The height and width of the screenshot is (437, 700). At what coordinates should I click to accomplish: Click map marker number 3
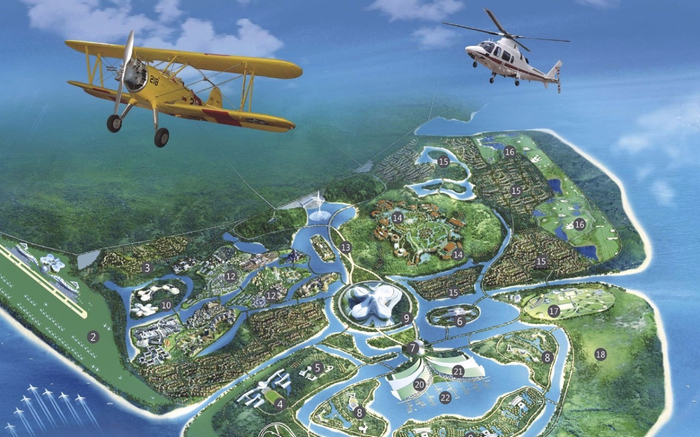point(146,267)
